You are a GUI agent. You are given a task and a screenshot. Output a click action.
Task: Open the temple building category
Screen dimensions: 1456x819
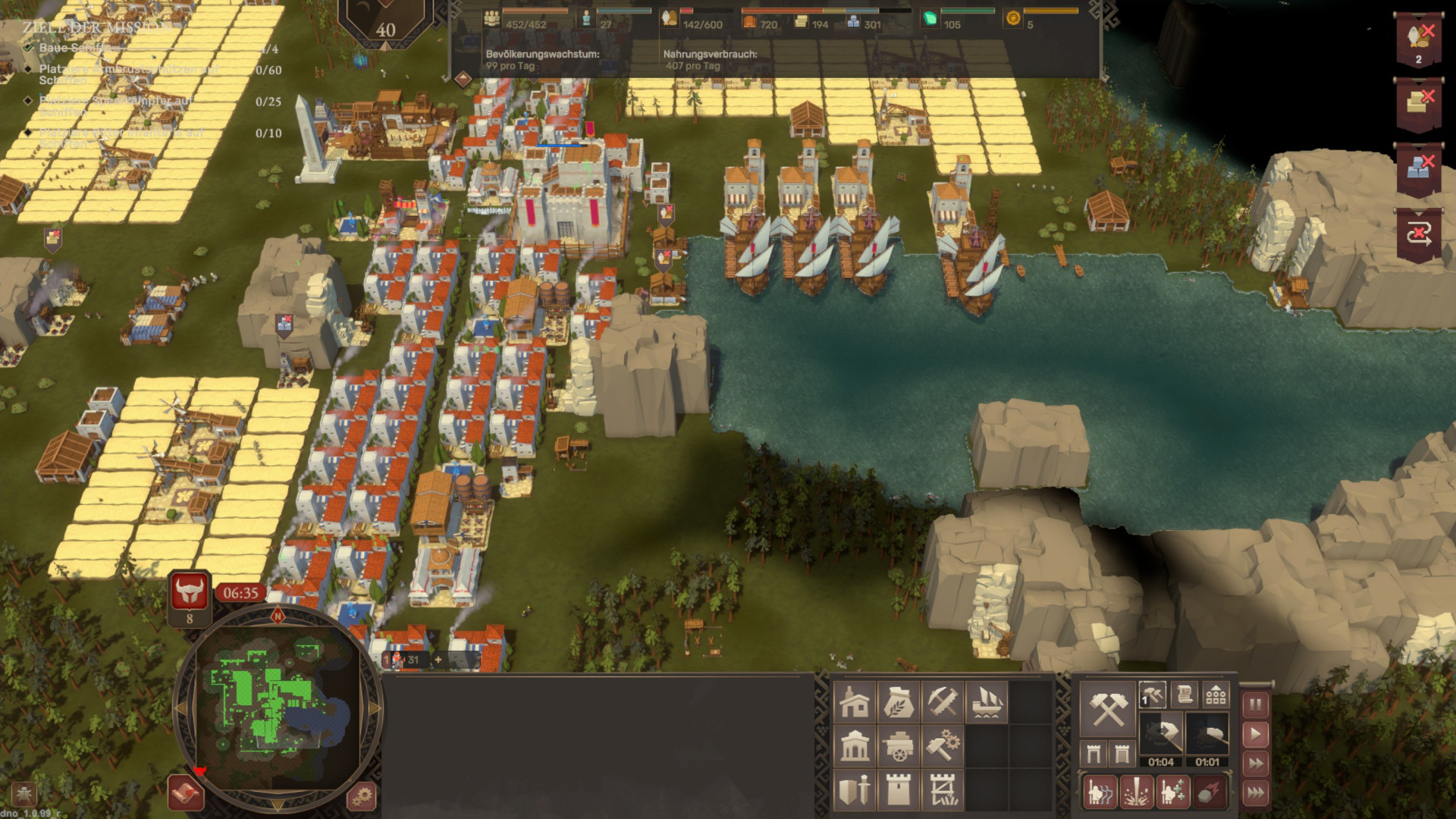coord(855,747)
